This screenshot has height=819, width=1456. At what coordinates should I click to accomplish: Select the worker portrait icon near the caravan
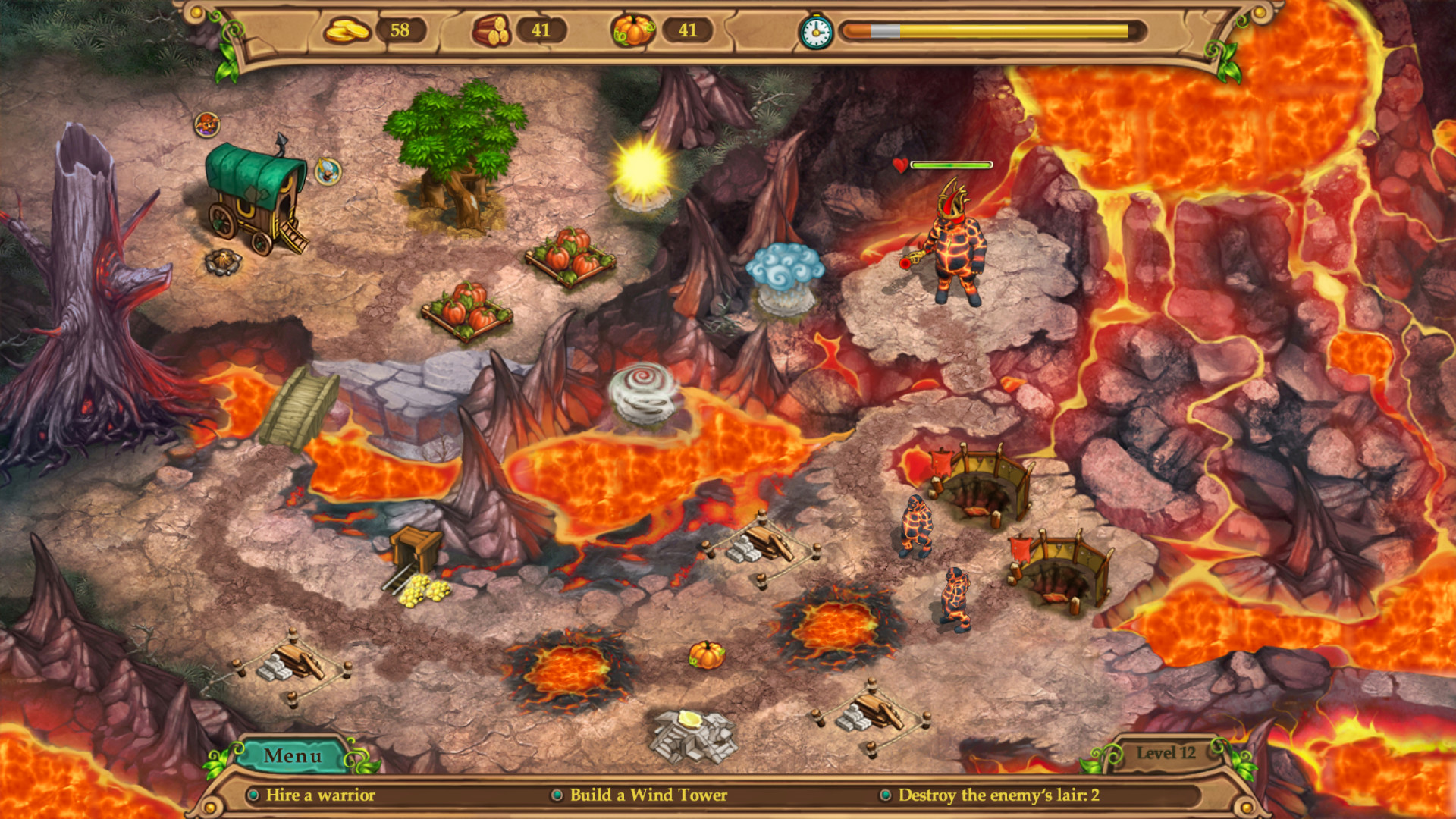pyautogui.click(x=206, y=125)
